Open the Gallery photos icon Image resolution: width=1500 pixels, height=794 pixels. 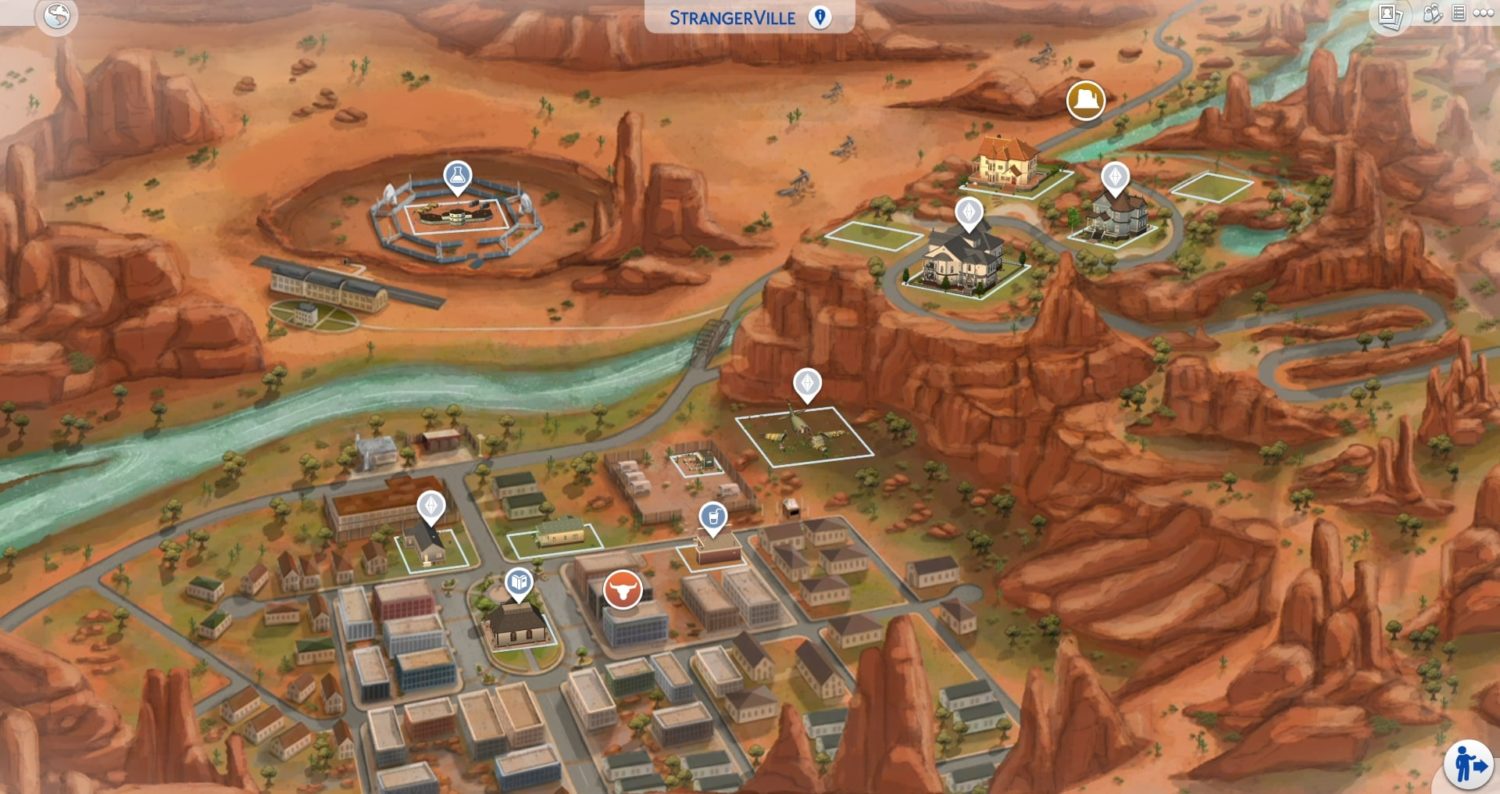pyautogui.click(x=1390, y=15)
